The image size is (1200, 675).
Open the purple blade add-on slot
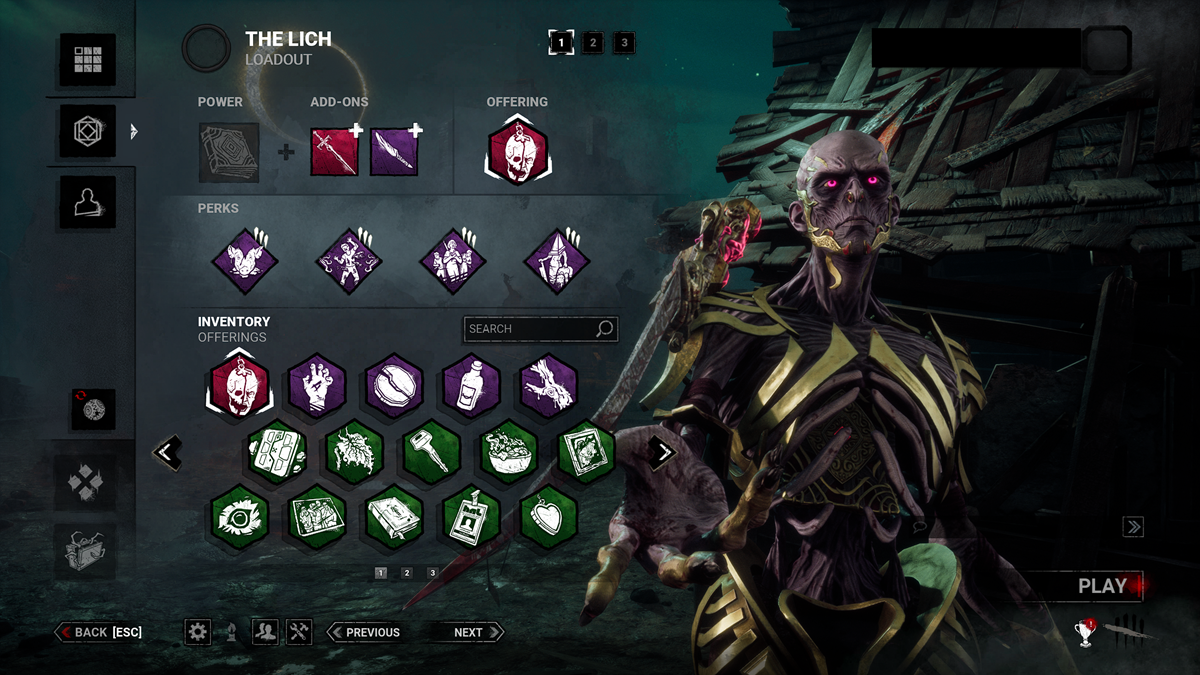[394, 153]
